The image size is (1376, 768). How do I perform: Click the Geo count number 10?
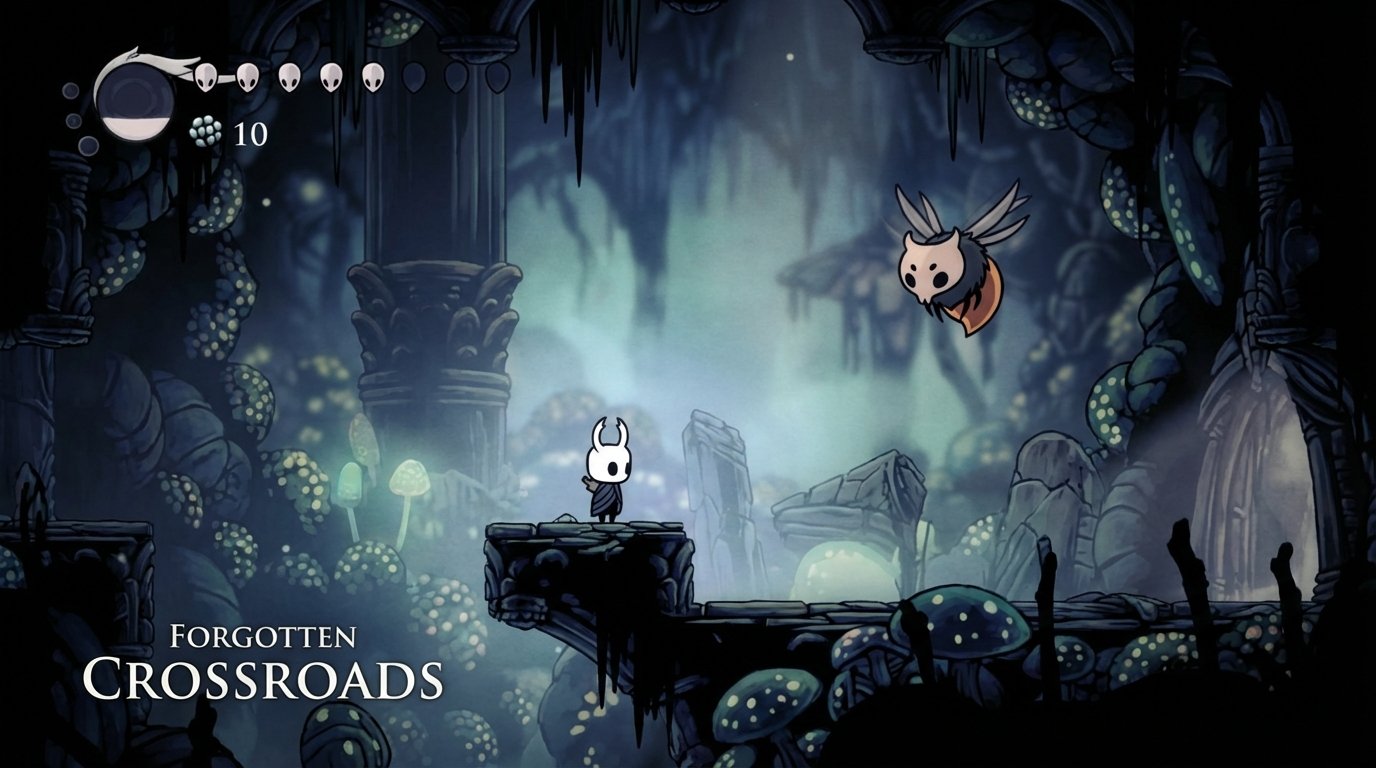(x=250, y=131)
